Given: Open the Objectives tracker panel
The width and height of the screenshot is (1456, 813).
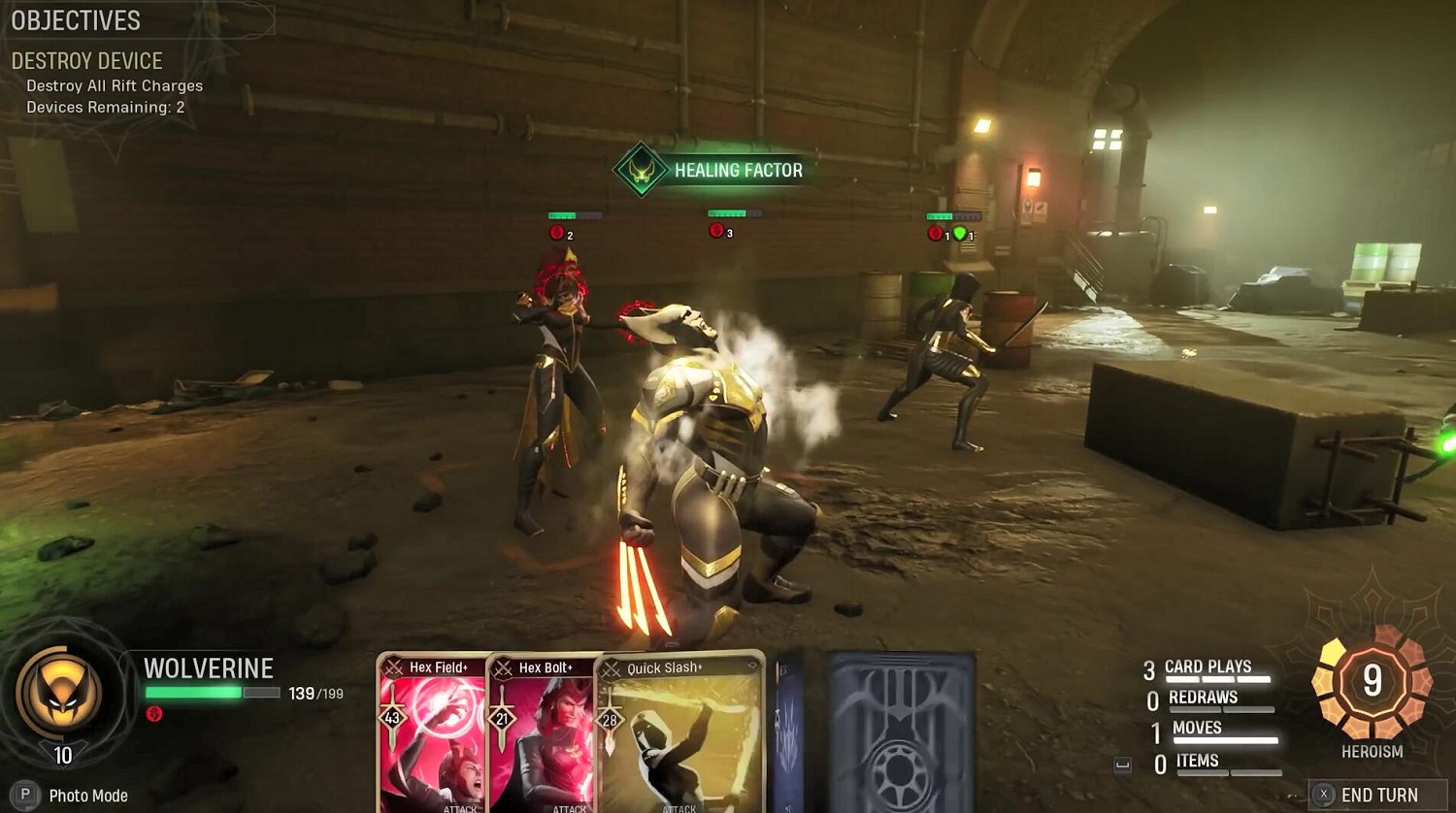Looking at the screenshot, I should [x=76, y=20].
